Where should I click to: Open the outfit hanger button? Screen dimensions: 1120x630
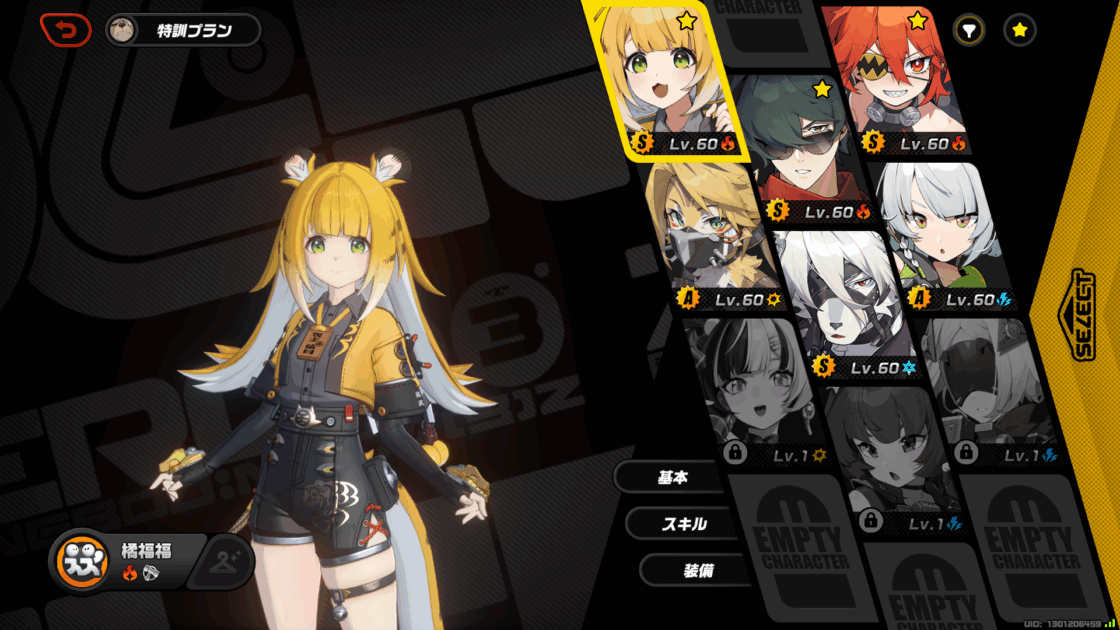tap(224, 563)
